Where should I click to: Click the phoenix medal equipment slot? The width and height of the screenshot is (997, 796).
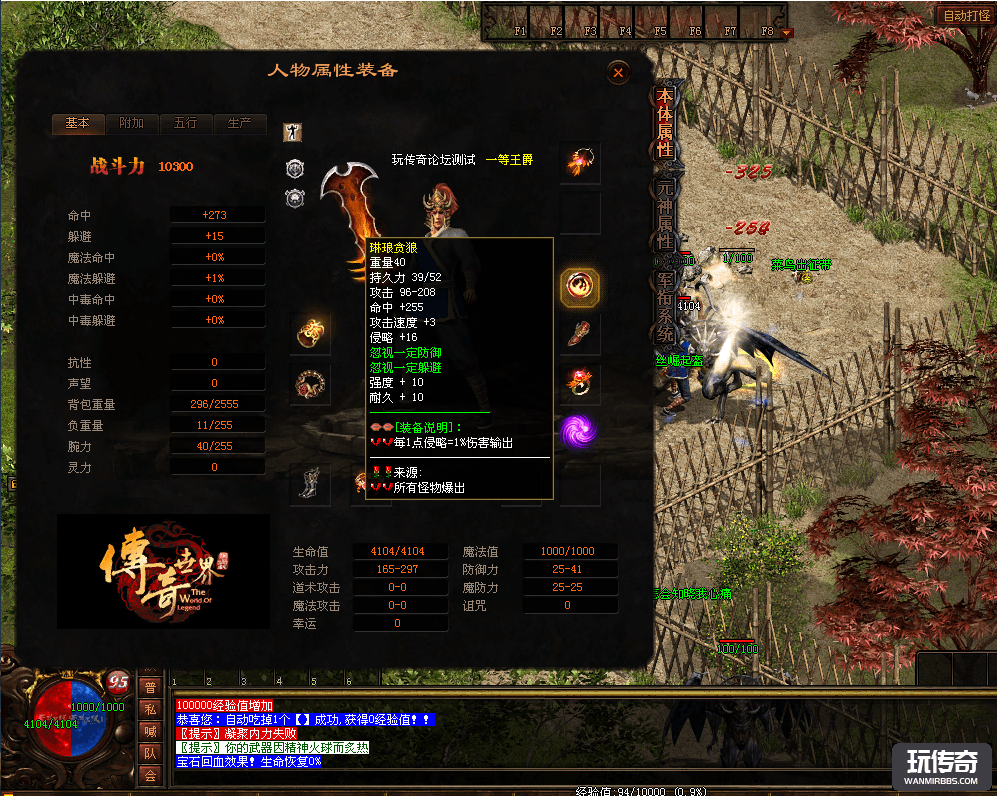580,288
